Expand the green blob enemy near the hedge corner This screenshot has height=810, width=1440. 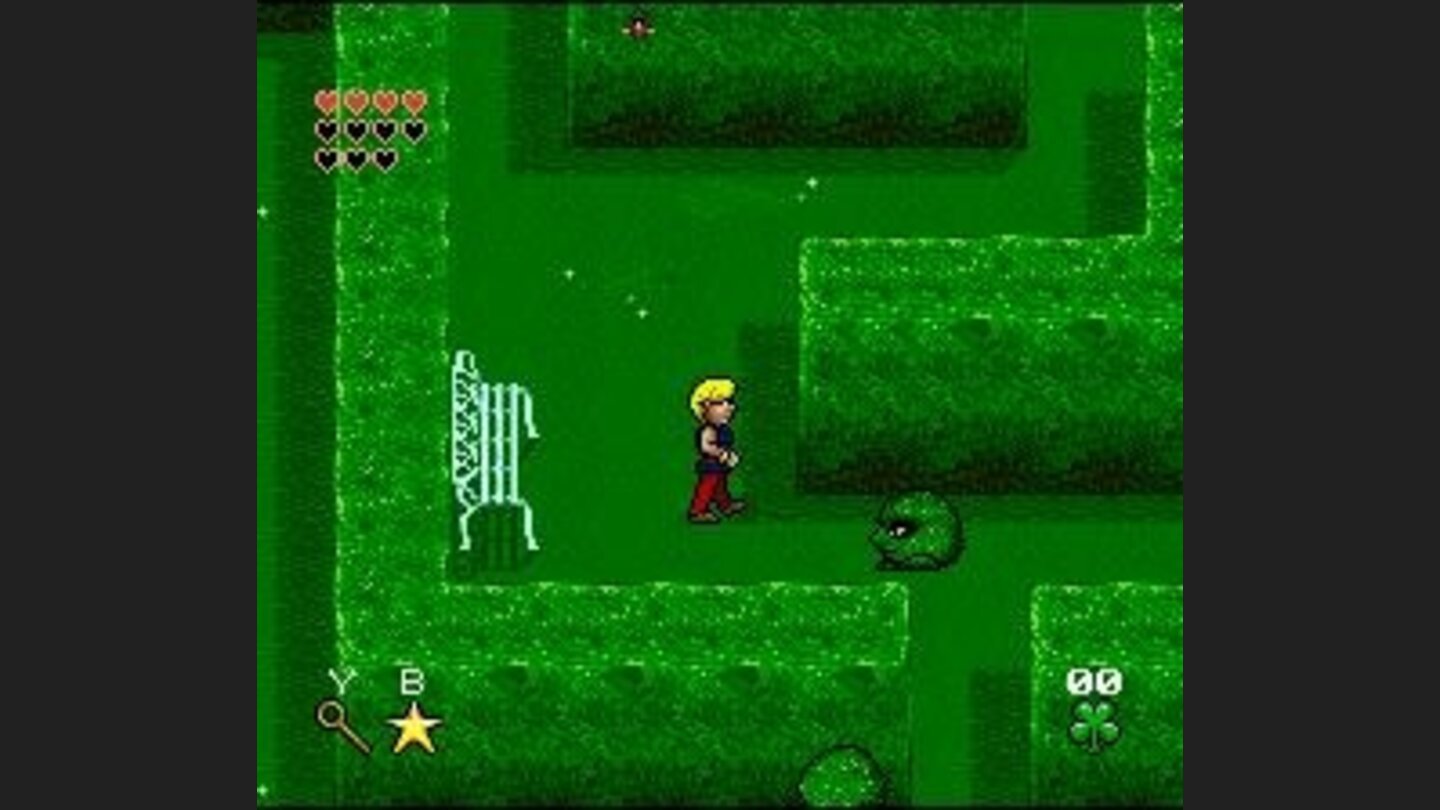[914, 532]
